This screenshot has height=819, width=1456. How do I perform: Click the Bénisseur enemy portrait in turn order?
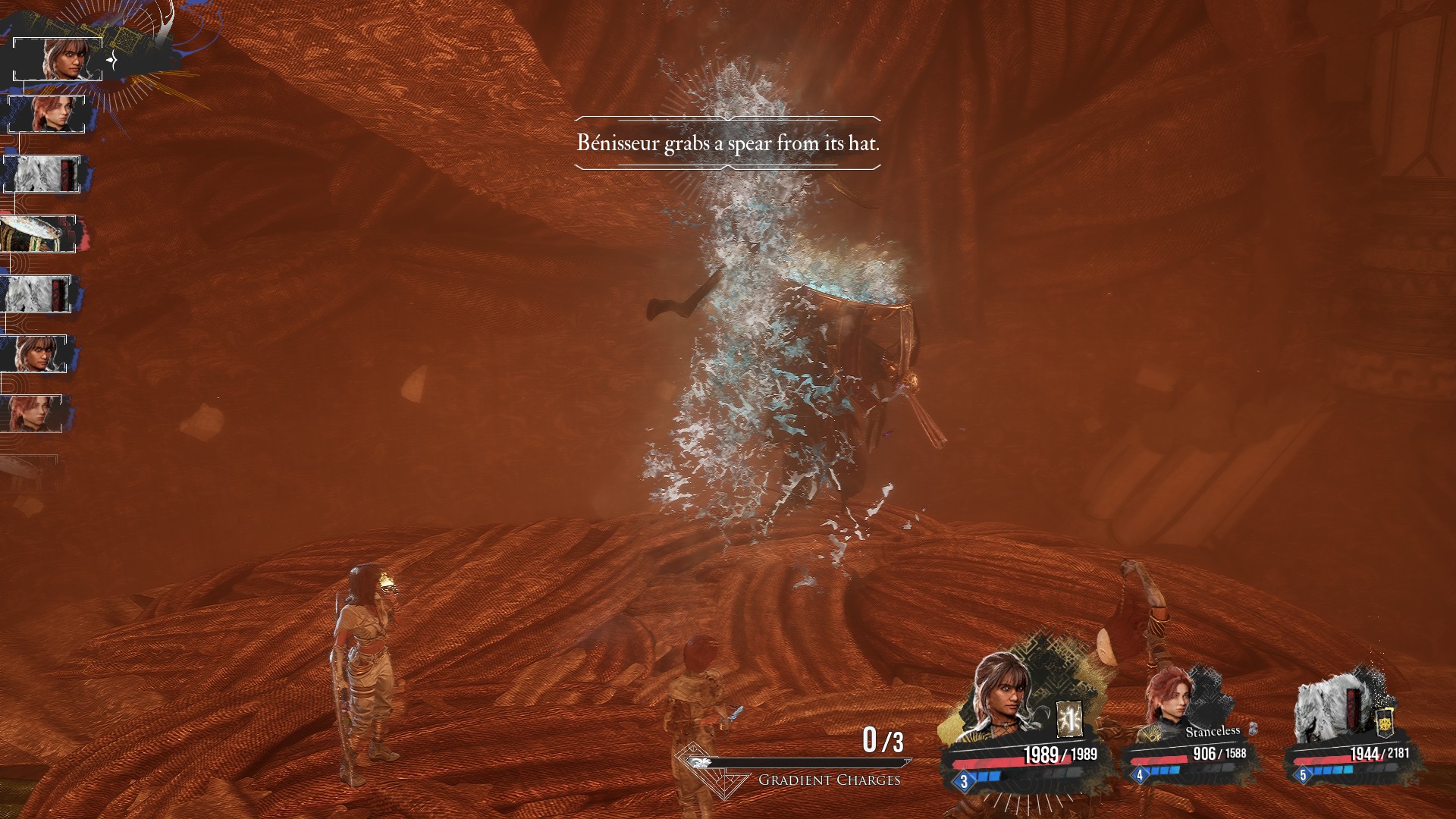pos(38,234)
